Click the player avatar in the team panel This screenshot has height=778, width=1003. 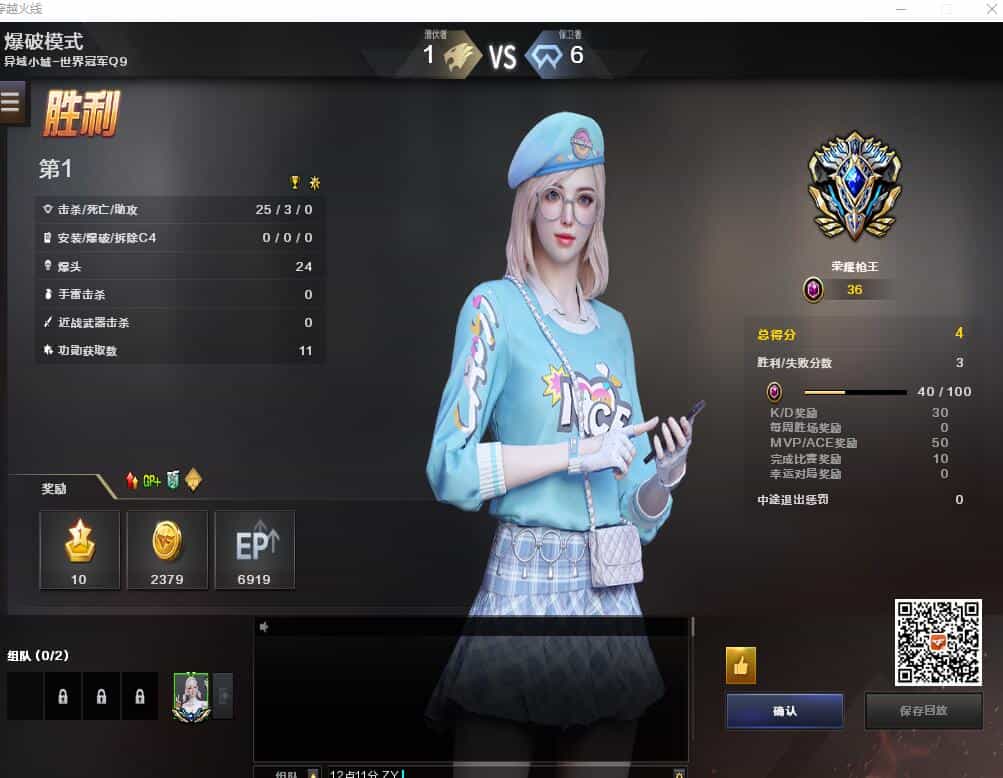pos(191,695)
